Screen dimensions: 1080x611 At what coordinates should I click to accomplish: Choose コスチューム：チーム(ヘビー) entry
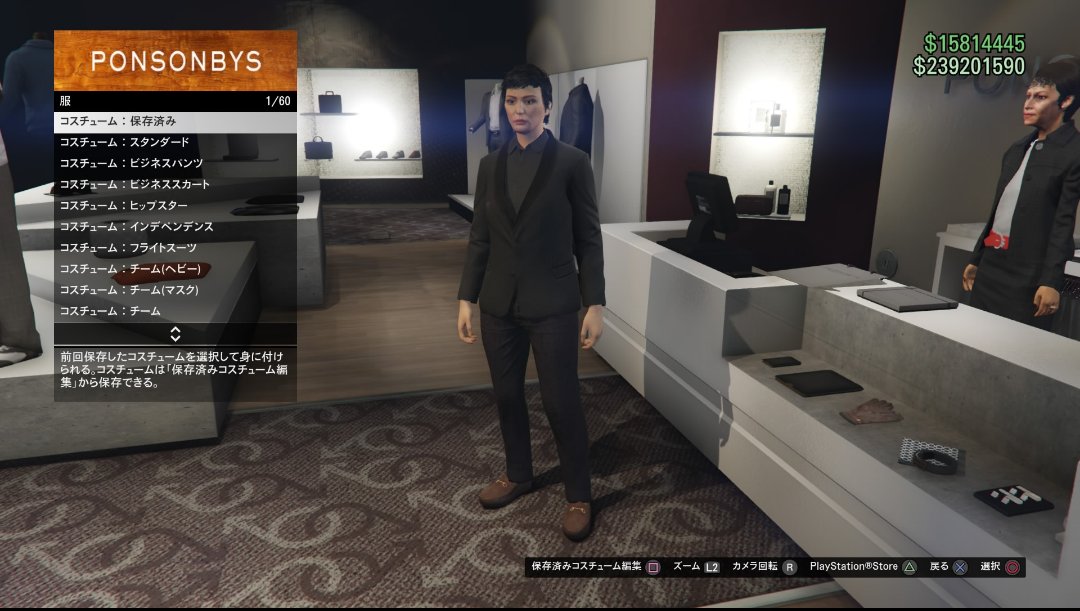click(x=175, y=269)
